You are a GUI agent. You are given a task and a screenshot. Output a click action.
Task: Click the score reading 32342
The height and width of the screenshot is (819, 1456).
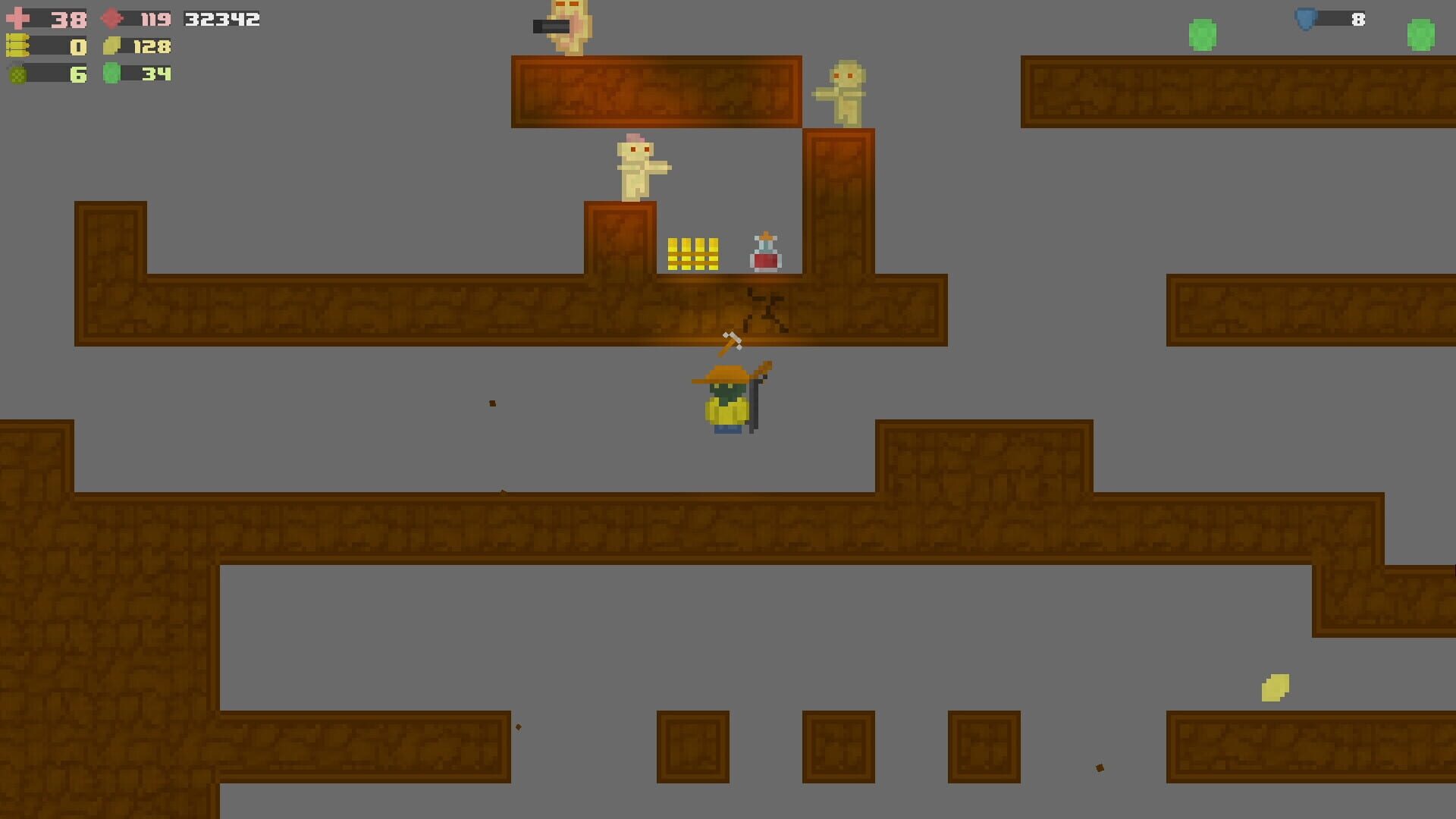click(221, 20)
